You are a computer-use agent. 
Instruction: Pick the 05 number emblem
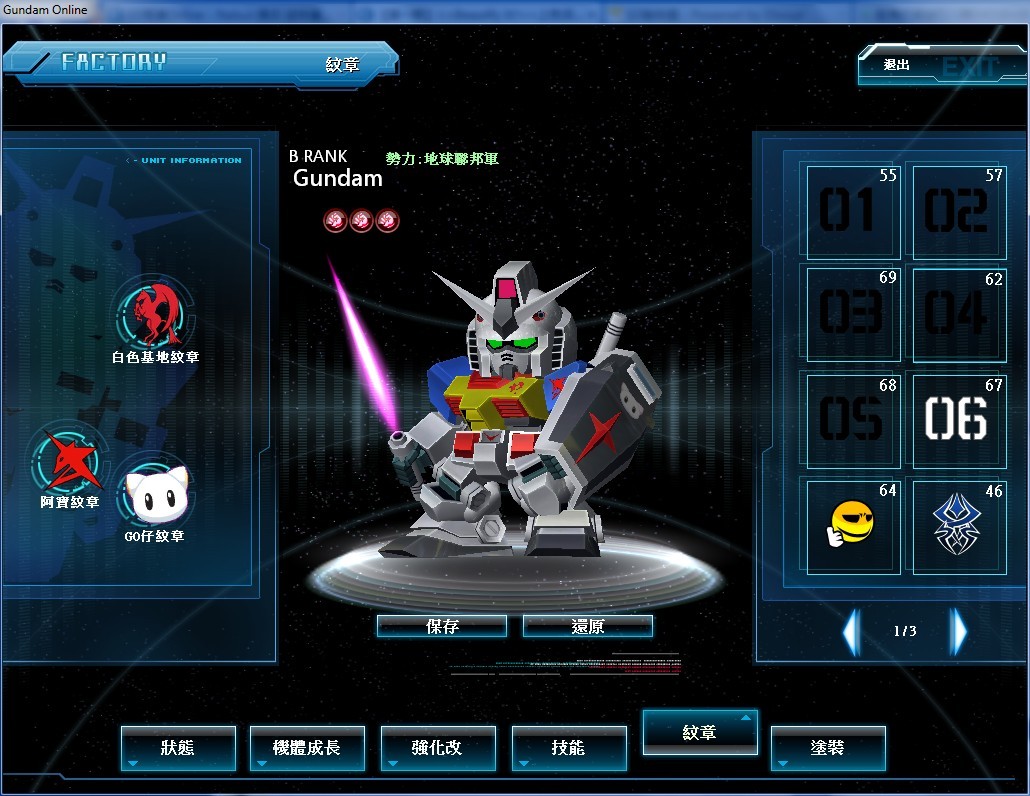(852, 420)
